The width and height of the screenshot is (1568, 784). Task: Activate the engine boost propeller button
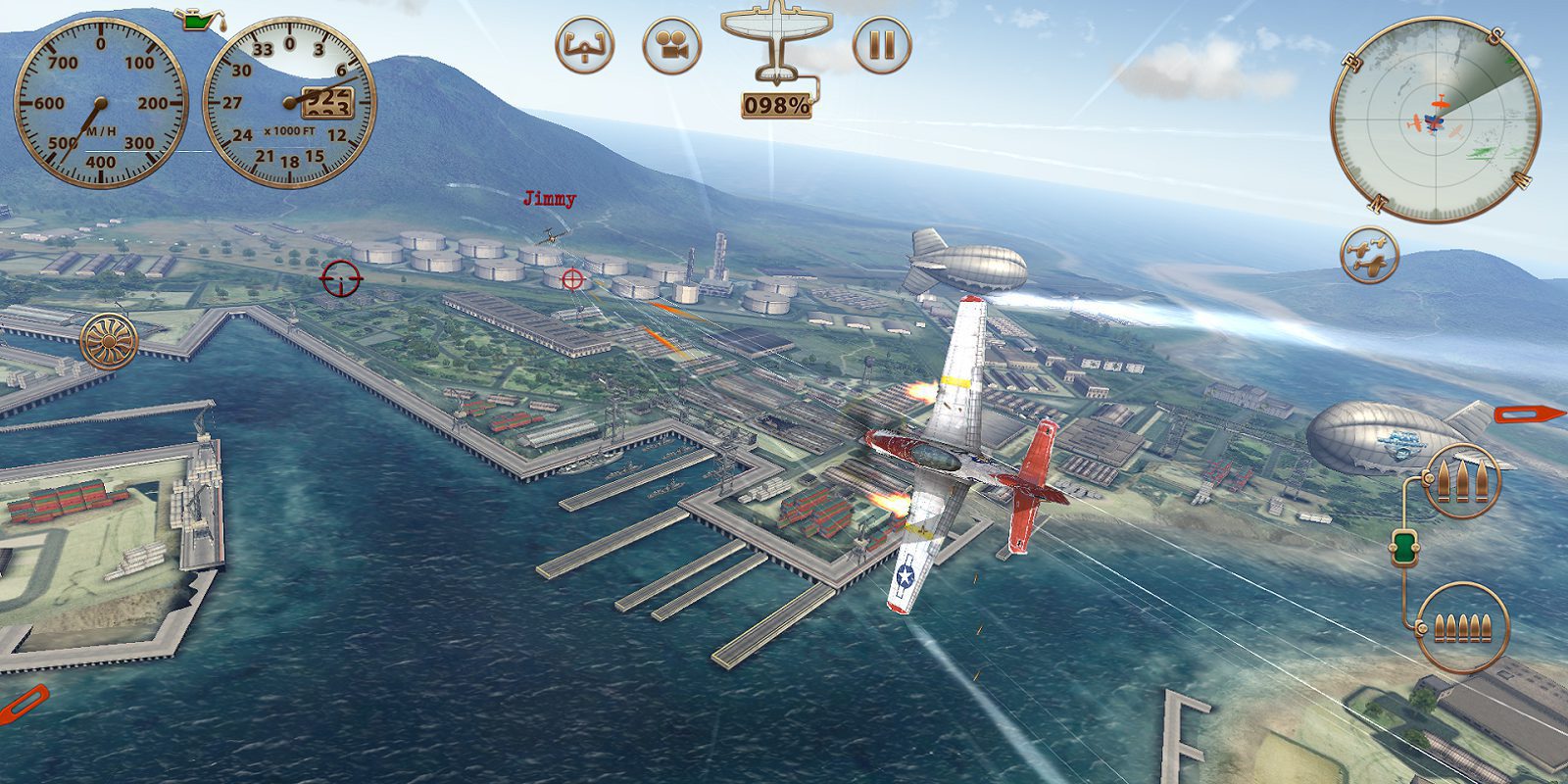click(x=109, y=341)
